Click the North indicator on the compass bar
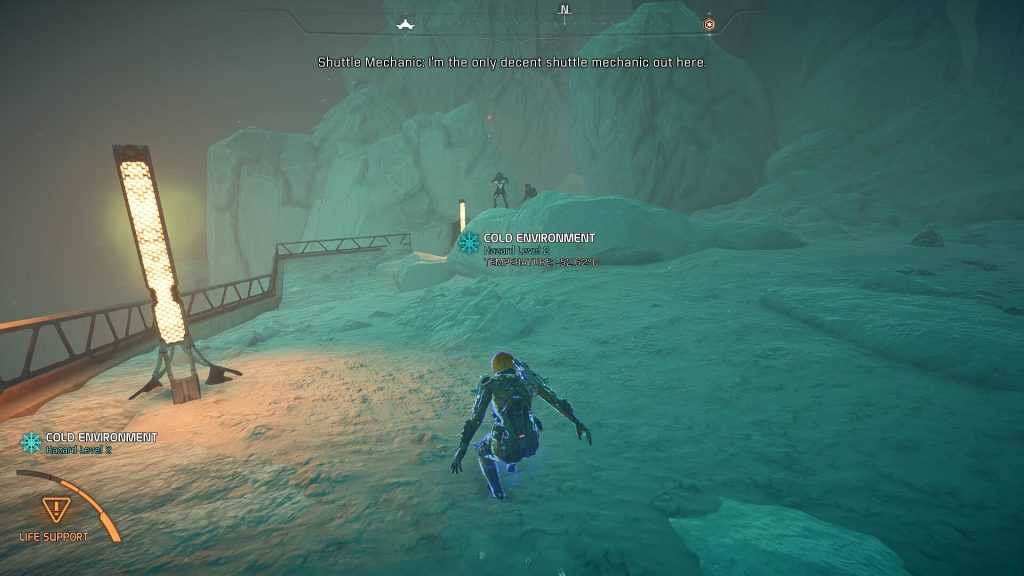The image size is (1024, 576). click(564, 11)
